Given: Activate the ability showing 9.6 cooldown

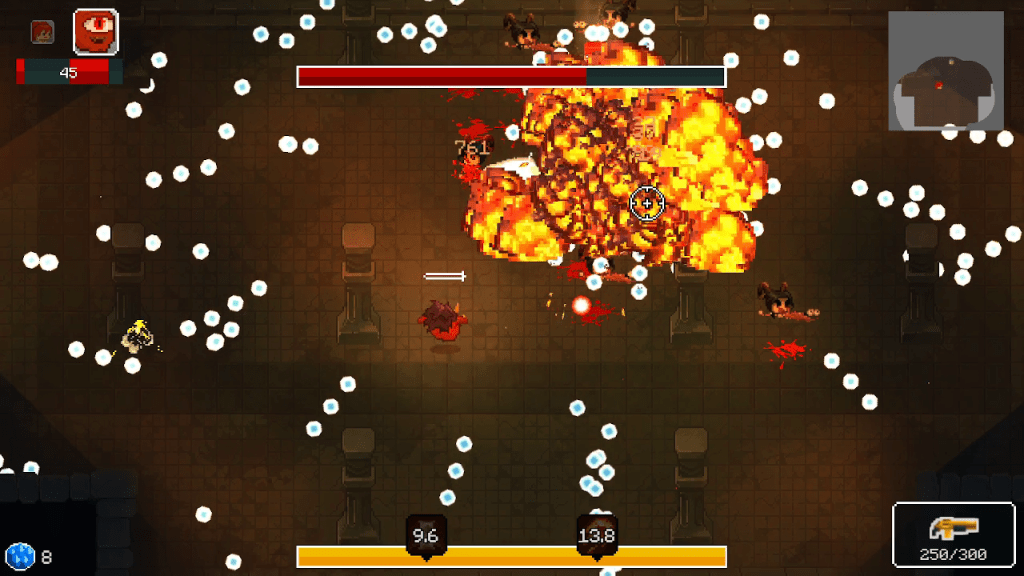Looking at the screenshot, I should pyautogui.click(x=426, y=535).
